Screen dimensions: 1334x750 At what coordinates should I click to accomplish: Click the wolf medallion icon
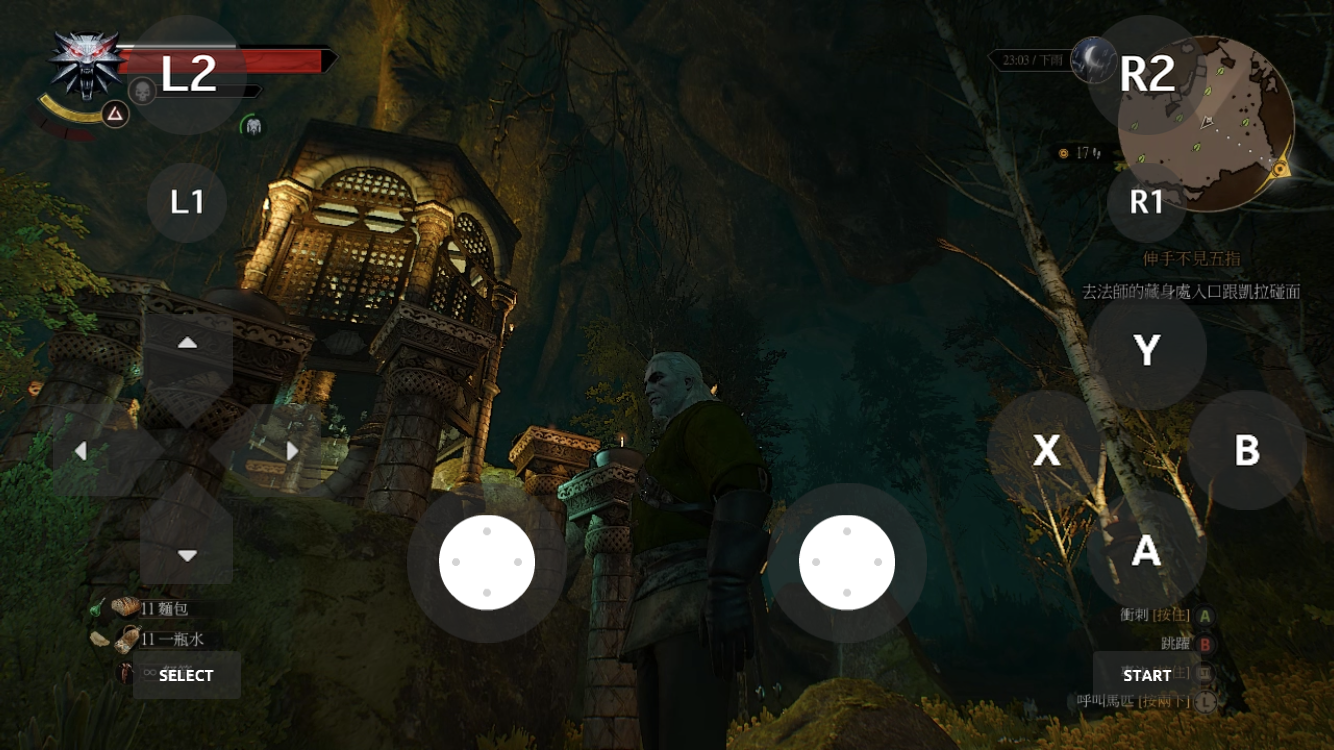(84, 64)
